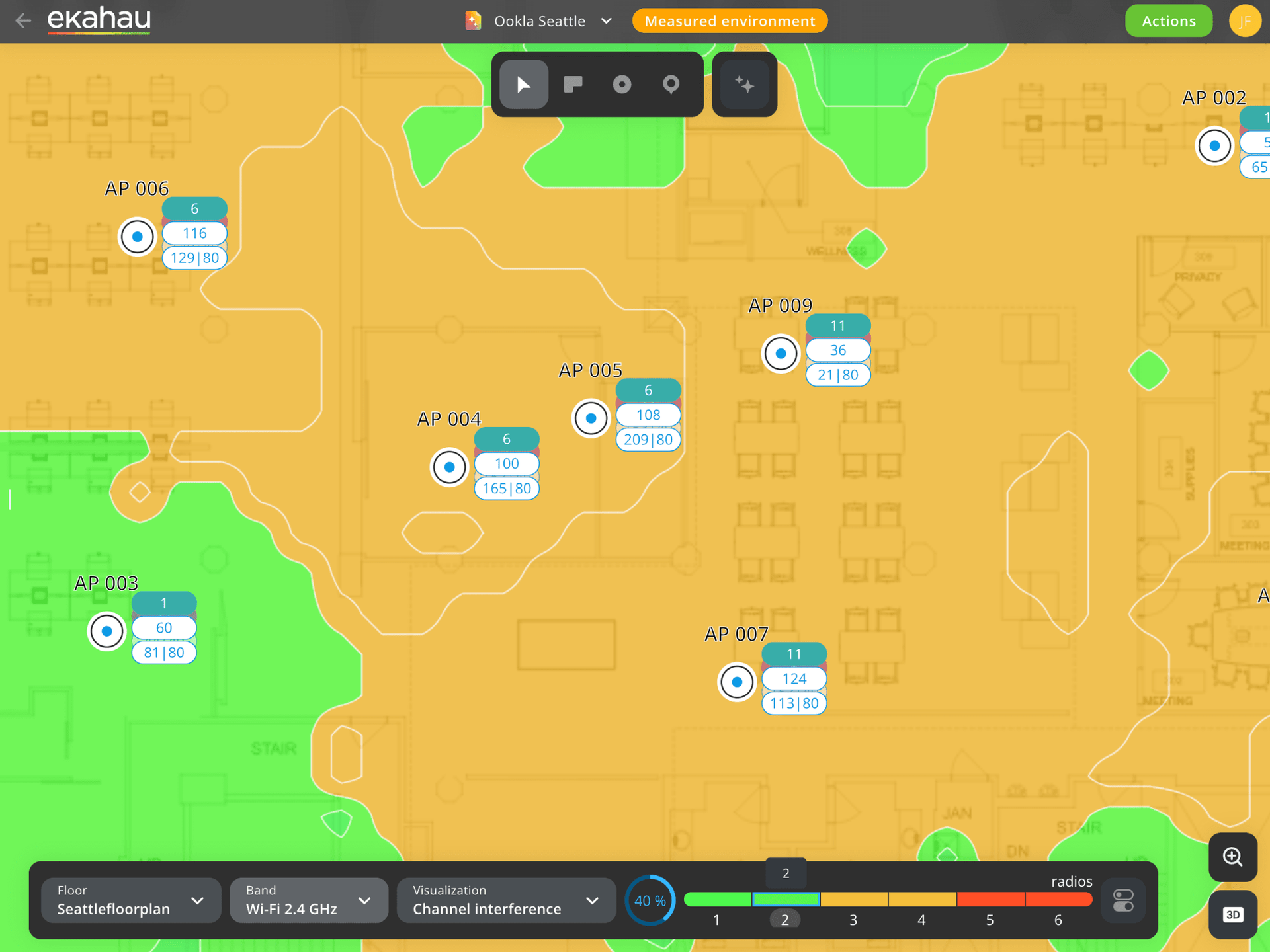Click the zoom magnifier icon

(x=1232, y=857)
